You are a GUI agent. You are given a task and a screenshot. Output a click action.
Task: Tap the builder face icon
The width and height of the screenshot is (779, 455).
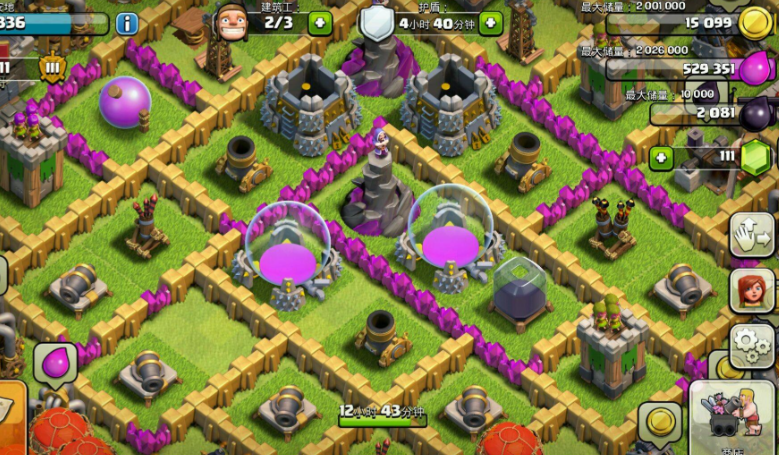click(x=230, y=20)
